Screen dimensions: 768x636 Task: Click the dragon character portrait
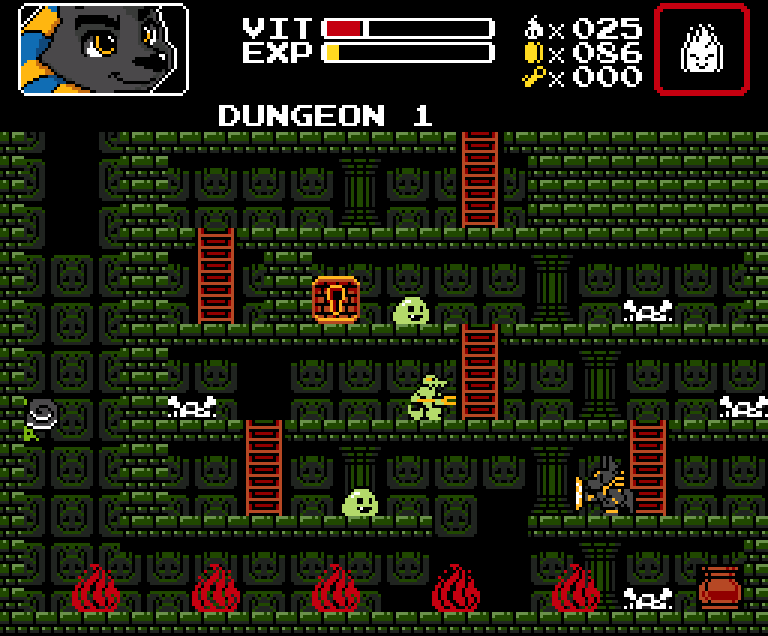point(103,49)
